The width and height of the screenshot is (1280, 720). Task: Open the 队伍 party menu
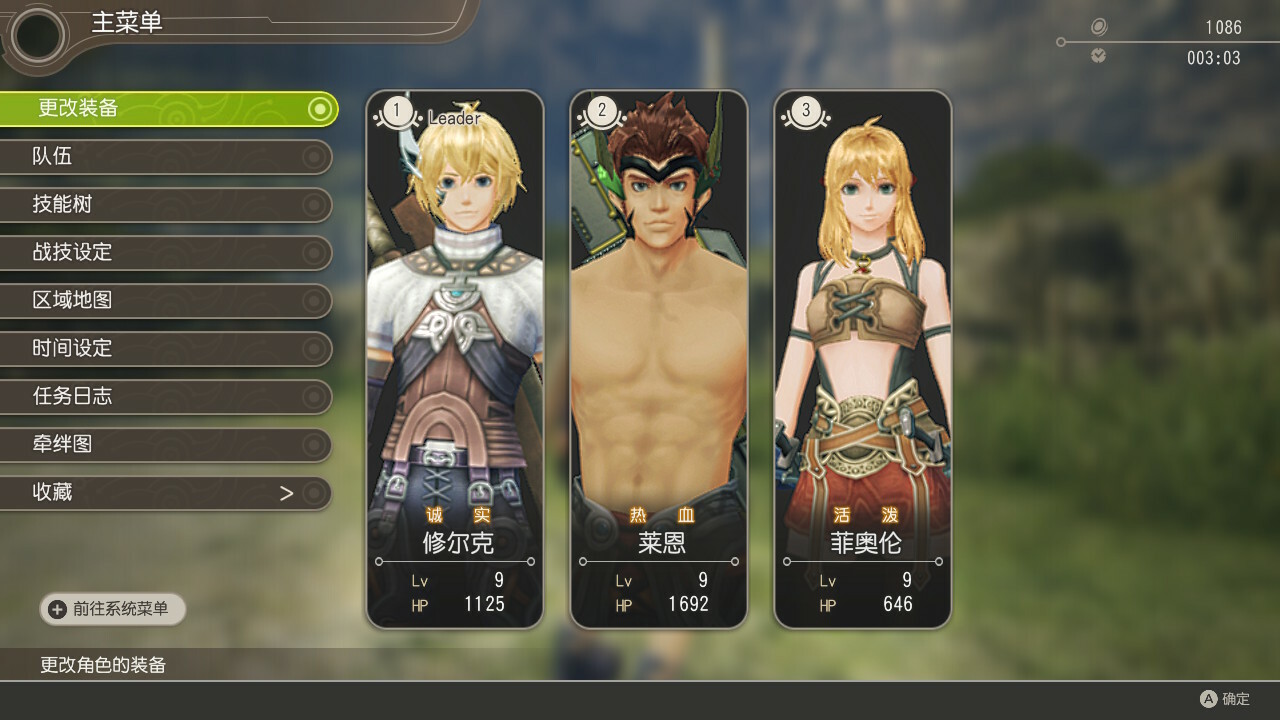[x=165, y=156]
